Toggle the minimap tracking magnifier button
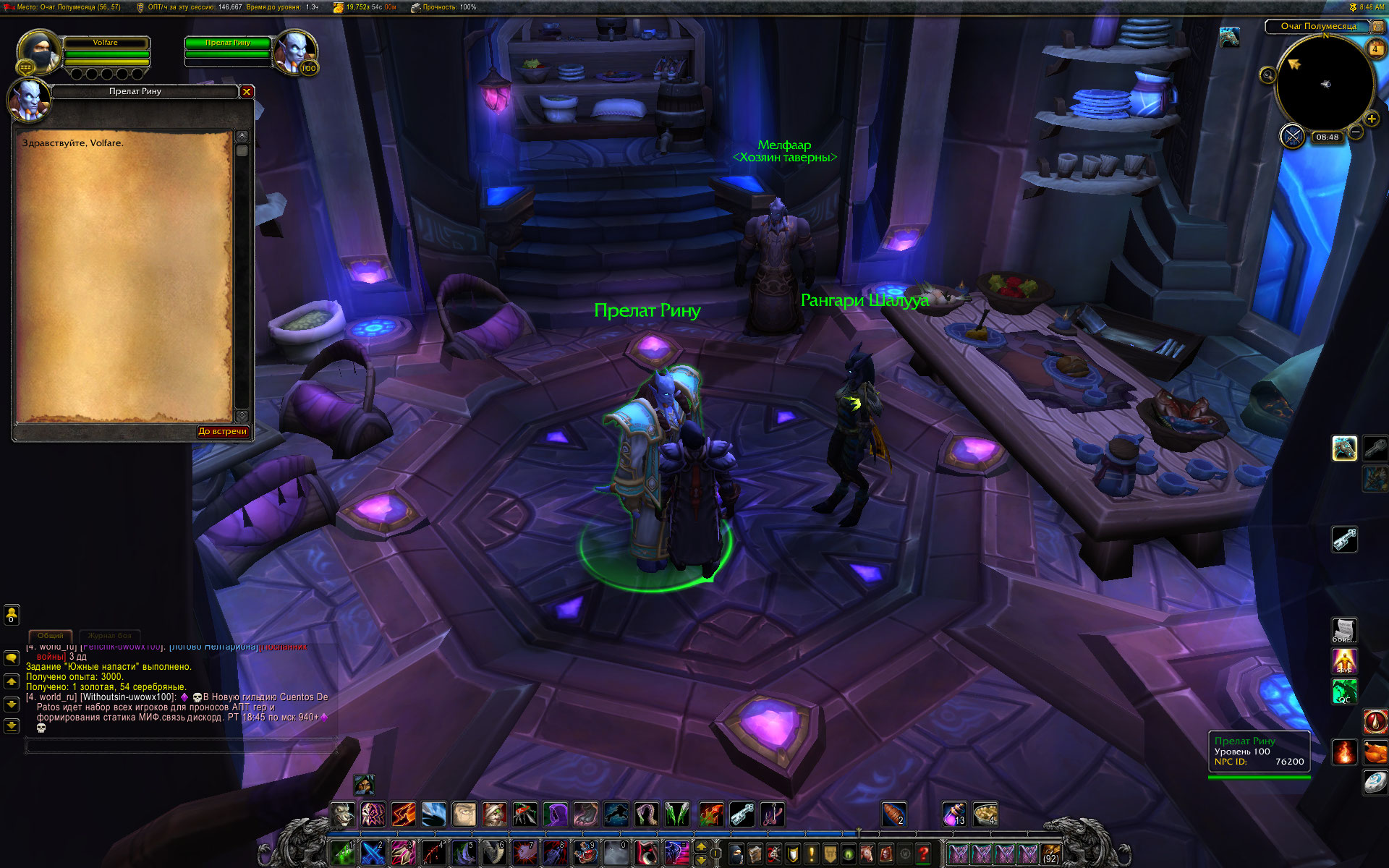Viewport: 1389px width, 868px height. pyautogui.click(x=1267, y=75)
